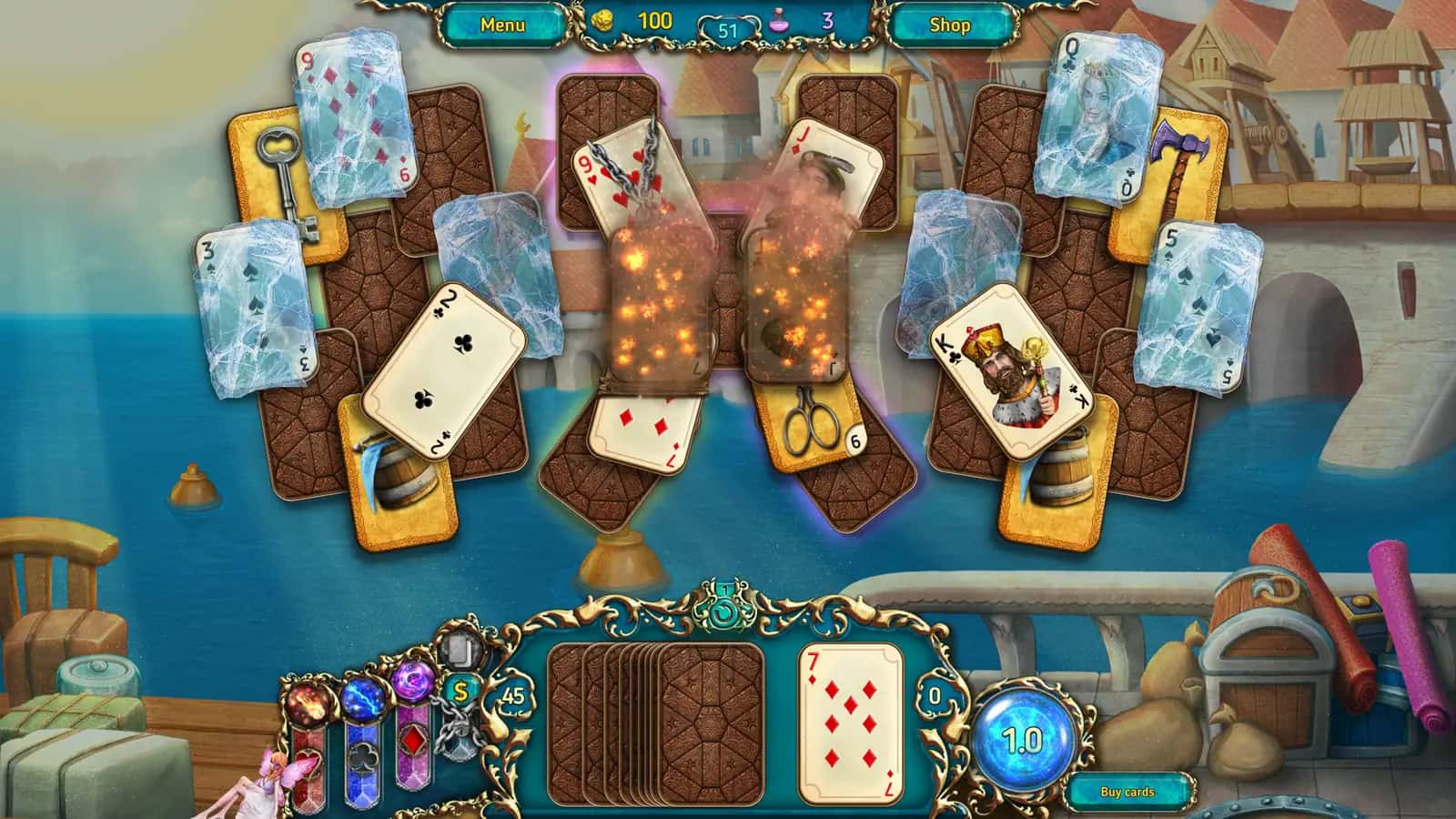
Task: Open the Shop
Action: [x=949, y=25]
